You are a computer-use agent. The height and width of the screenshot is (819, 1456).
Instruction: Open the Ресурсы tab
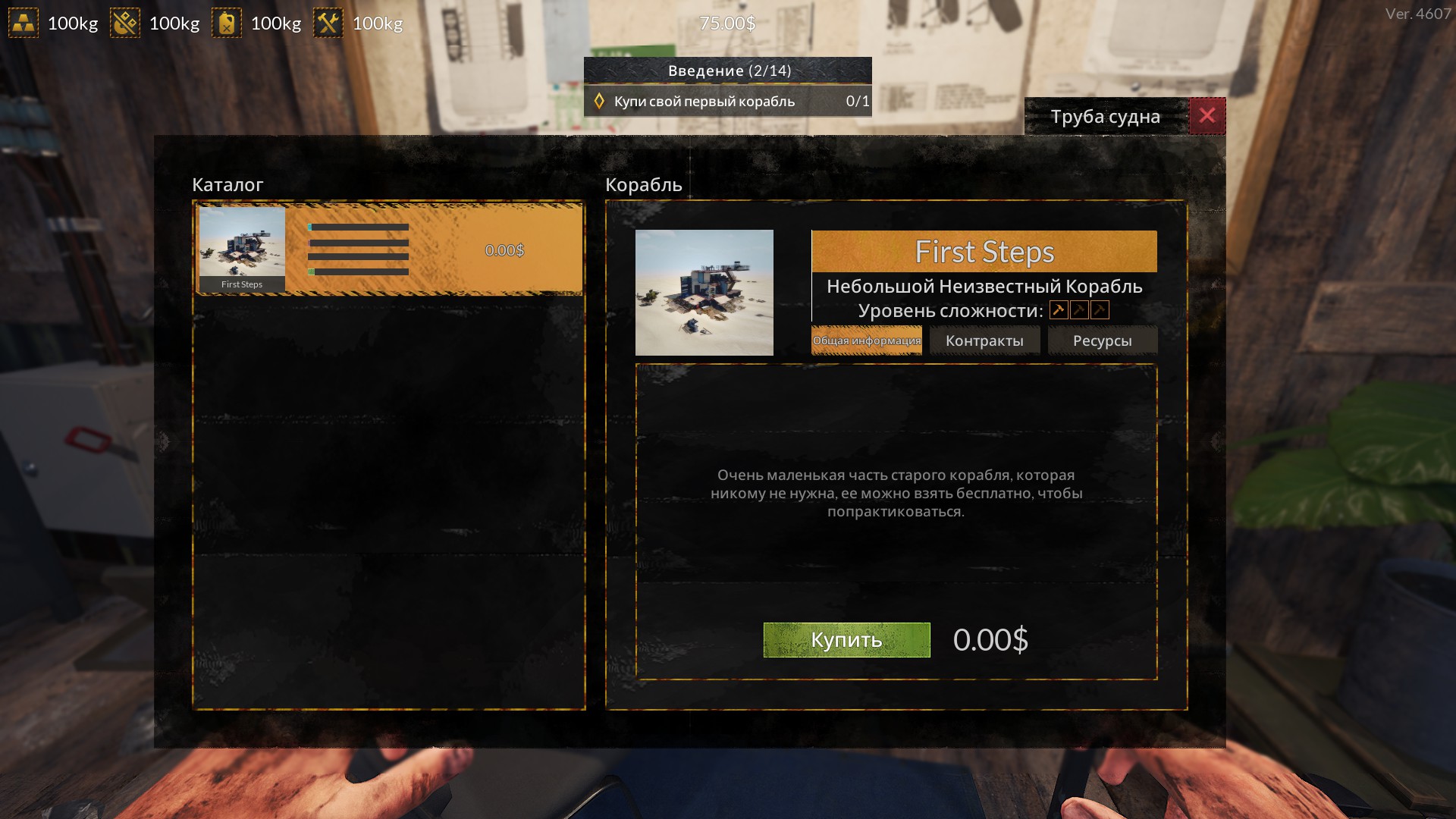1102,341
